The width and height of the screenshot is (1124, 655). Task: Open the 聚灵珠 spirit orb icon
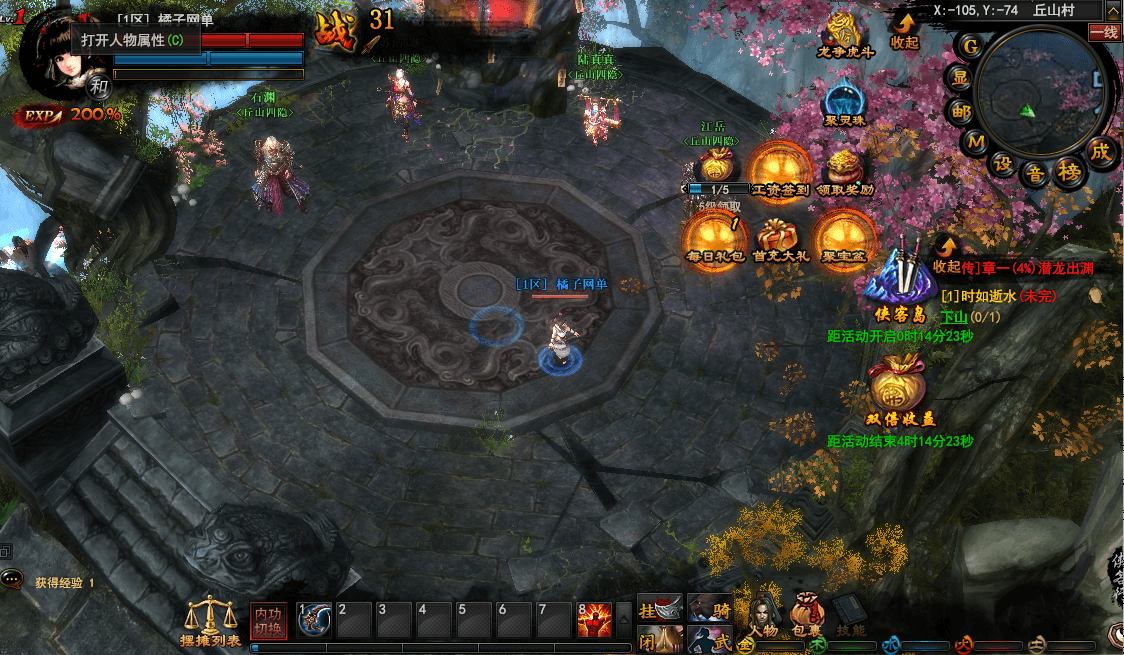pos(845,102)
